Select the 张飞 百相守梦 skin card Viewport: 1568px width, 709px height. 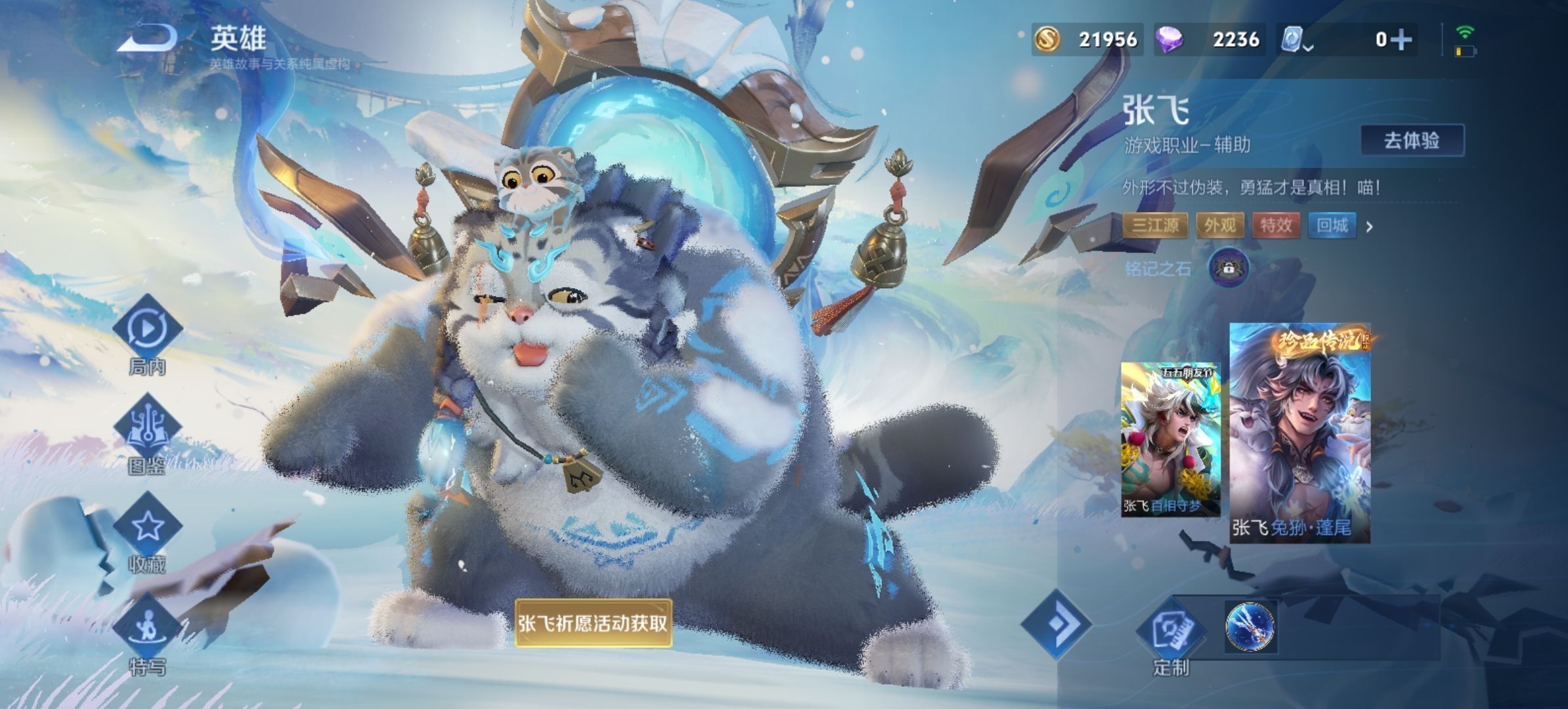click(1169, 439)
